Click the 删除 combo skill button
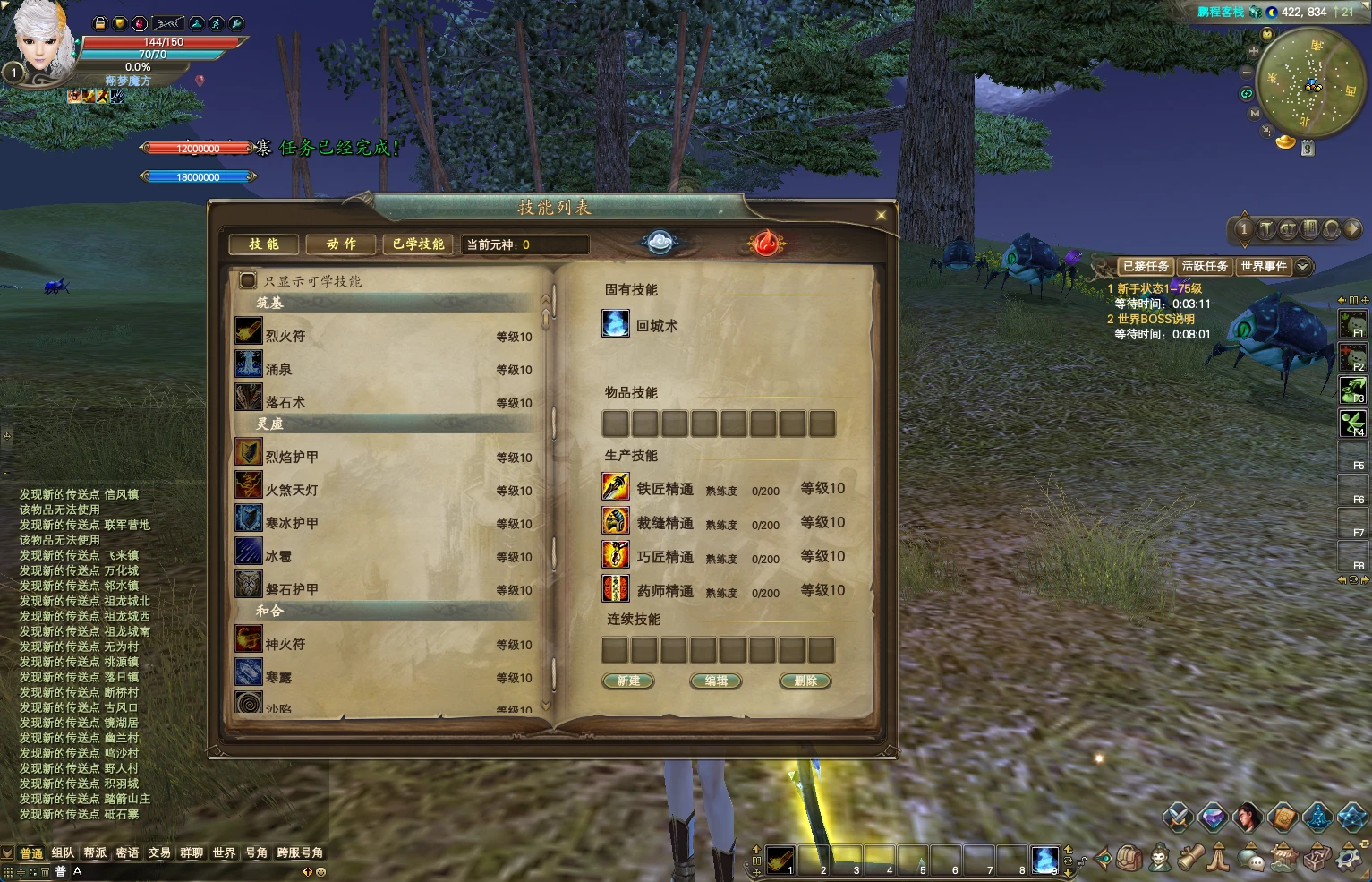Viewport: 1372px width, 882px height. (805, 681)
